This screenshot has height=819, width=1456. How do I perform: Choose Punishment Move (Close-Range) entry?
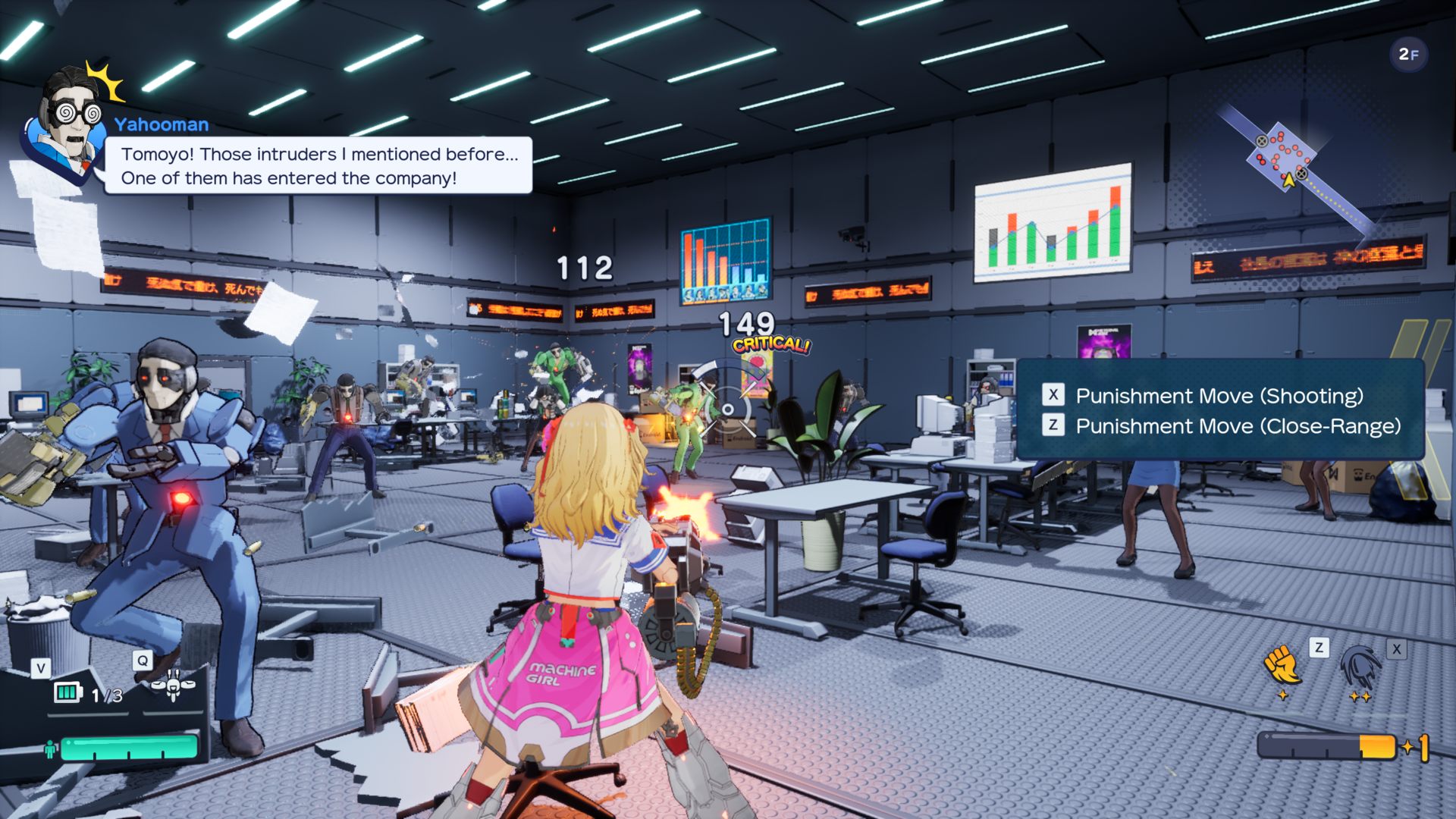click(1237, 426)
